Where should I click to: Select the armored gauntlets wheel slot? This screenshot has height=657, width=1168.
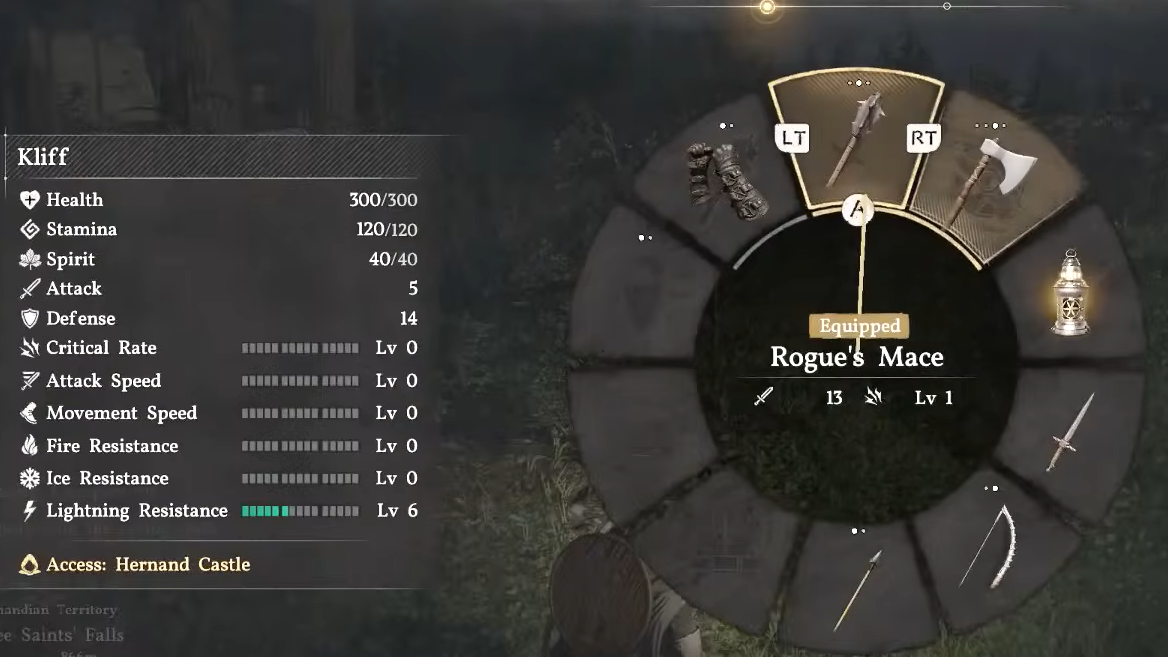pyautogui.click(x=728, y=182)
